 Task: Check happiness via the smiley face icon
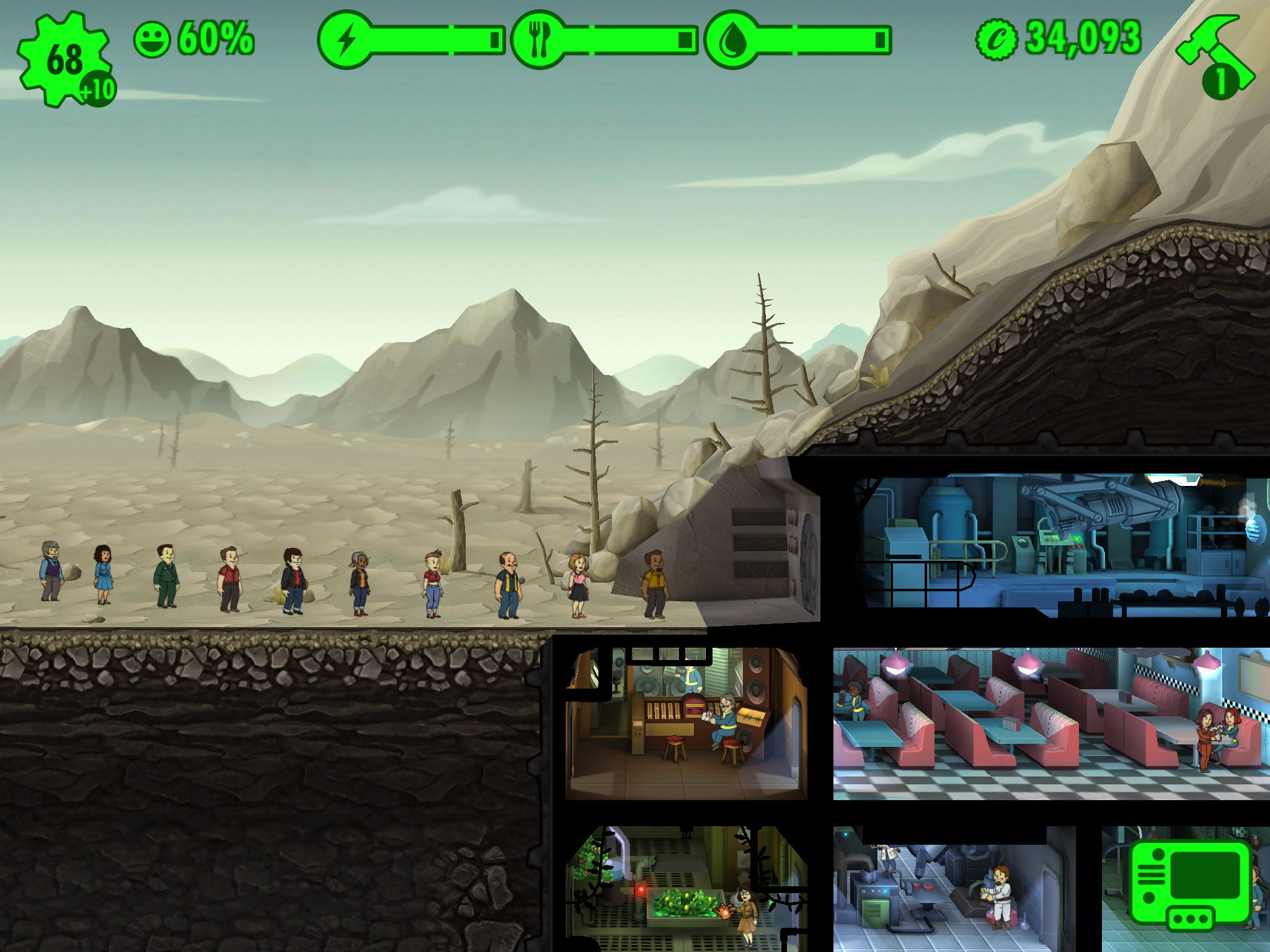(x=153, y=40)
